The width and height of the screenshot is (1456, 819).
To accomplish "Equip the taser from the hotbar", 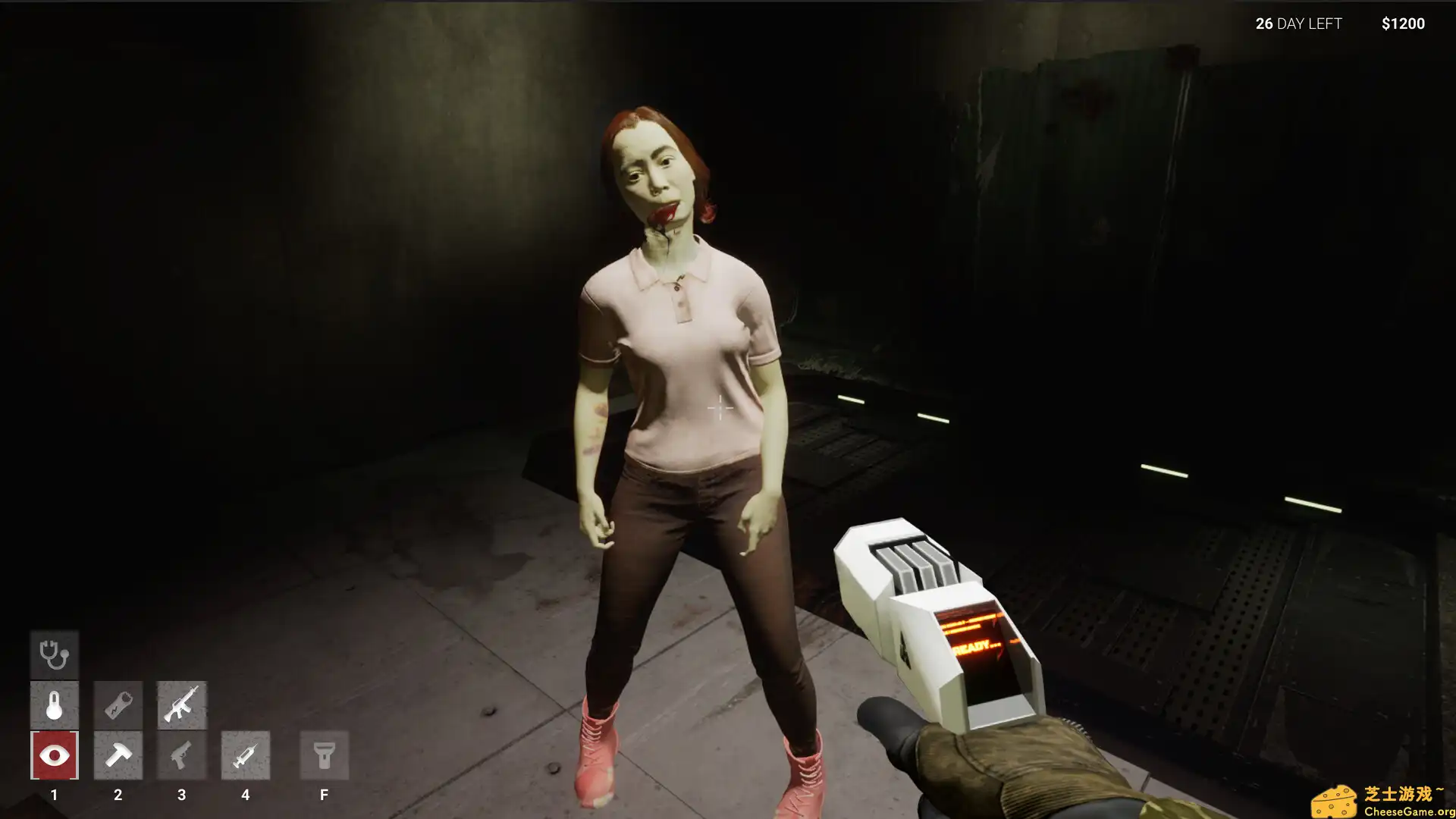I will point(118,704).
